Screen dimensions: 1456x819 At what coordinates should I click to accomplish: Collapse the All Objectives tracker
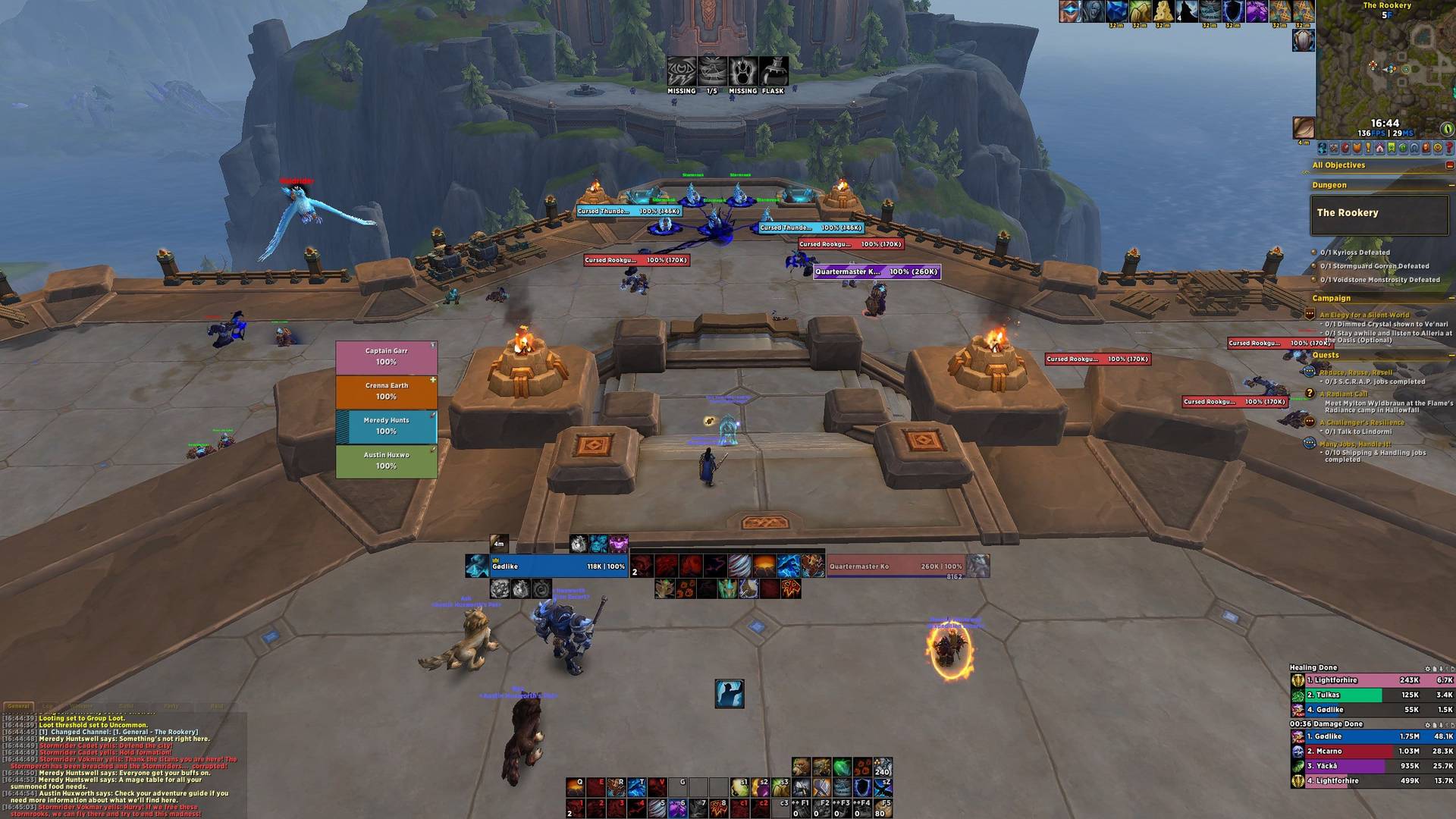(1449, 165)
